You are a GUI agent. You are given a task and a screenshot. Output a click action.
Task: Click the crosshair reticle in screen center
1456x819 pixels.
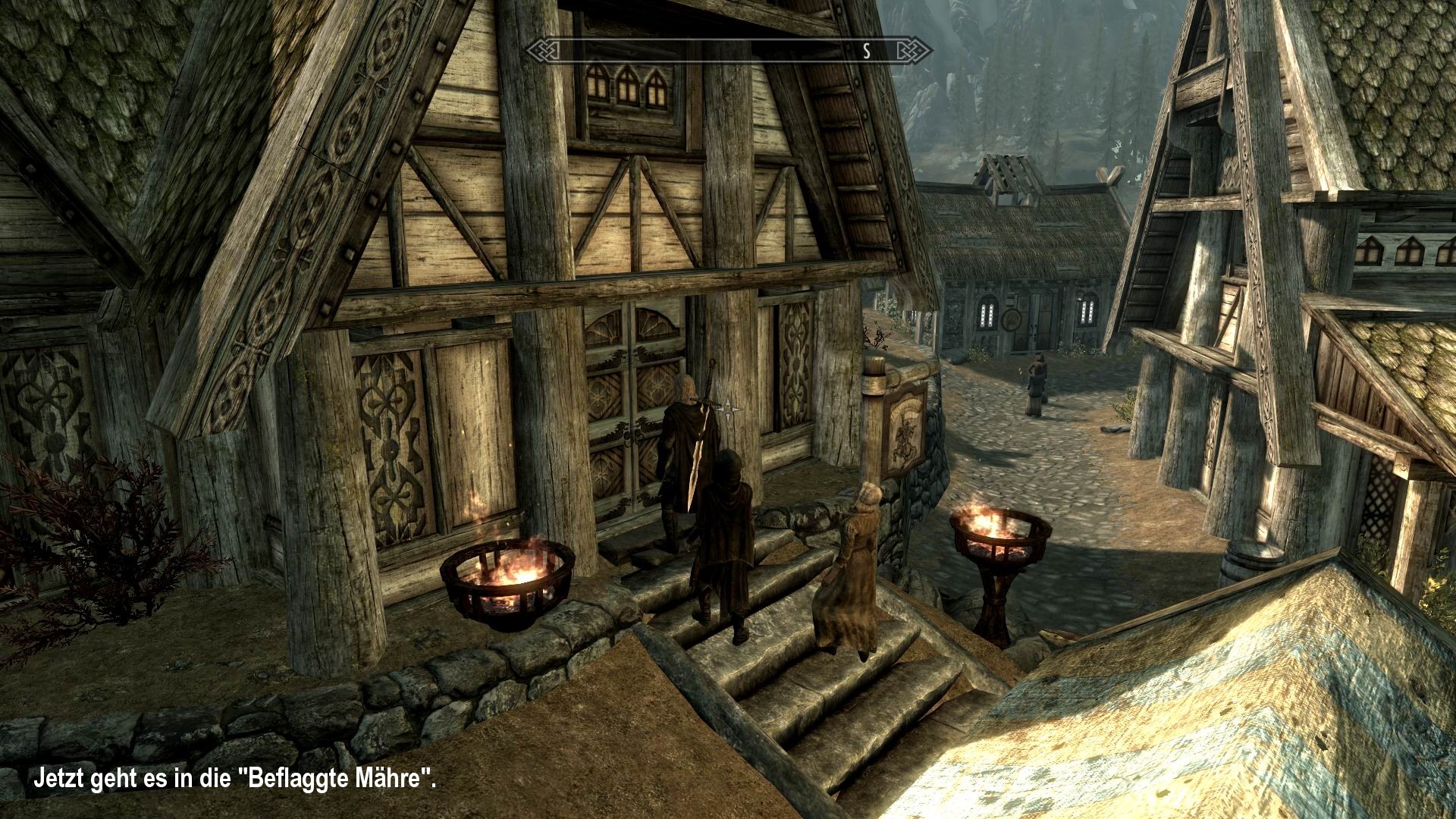728,409
